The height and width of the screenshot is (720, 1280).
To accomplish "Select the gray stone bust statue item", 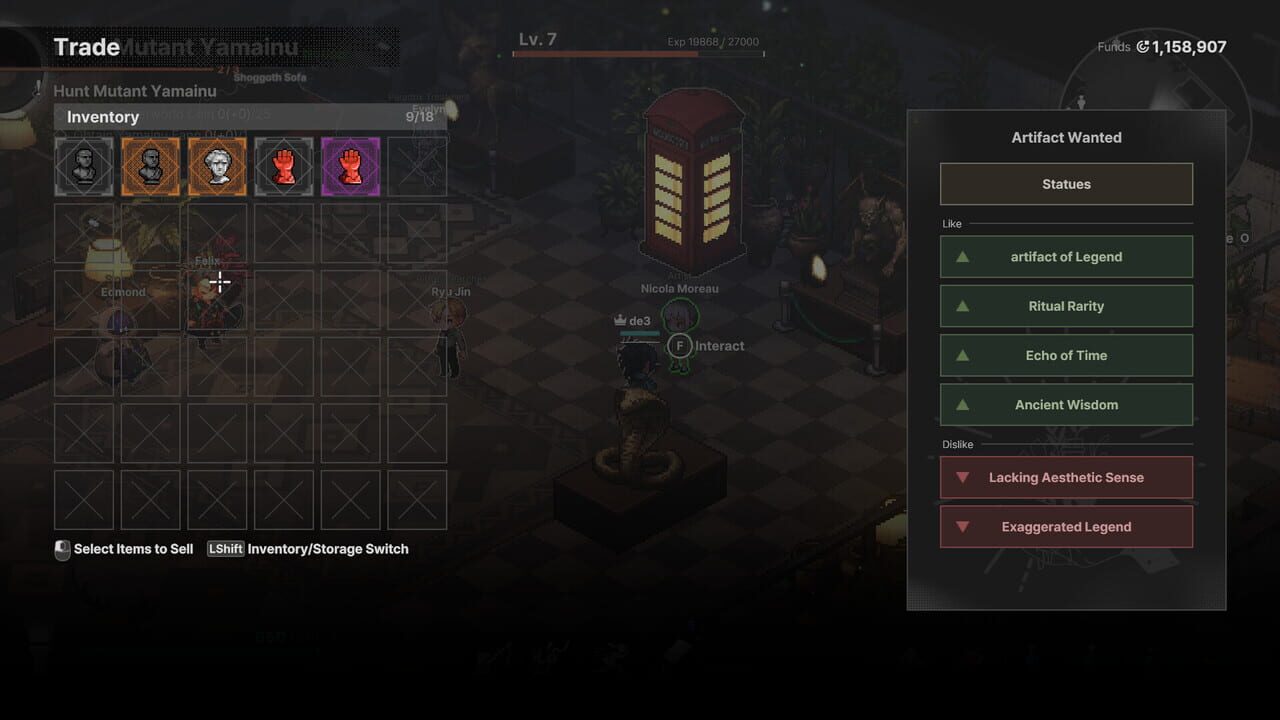I will [x=83, y=166].
